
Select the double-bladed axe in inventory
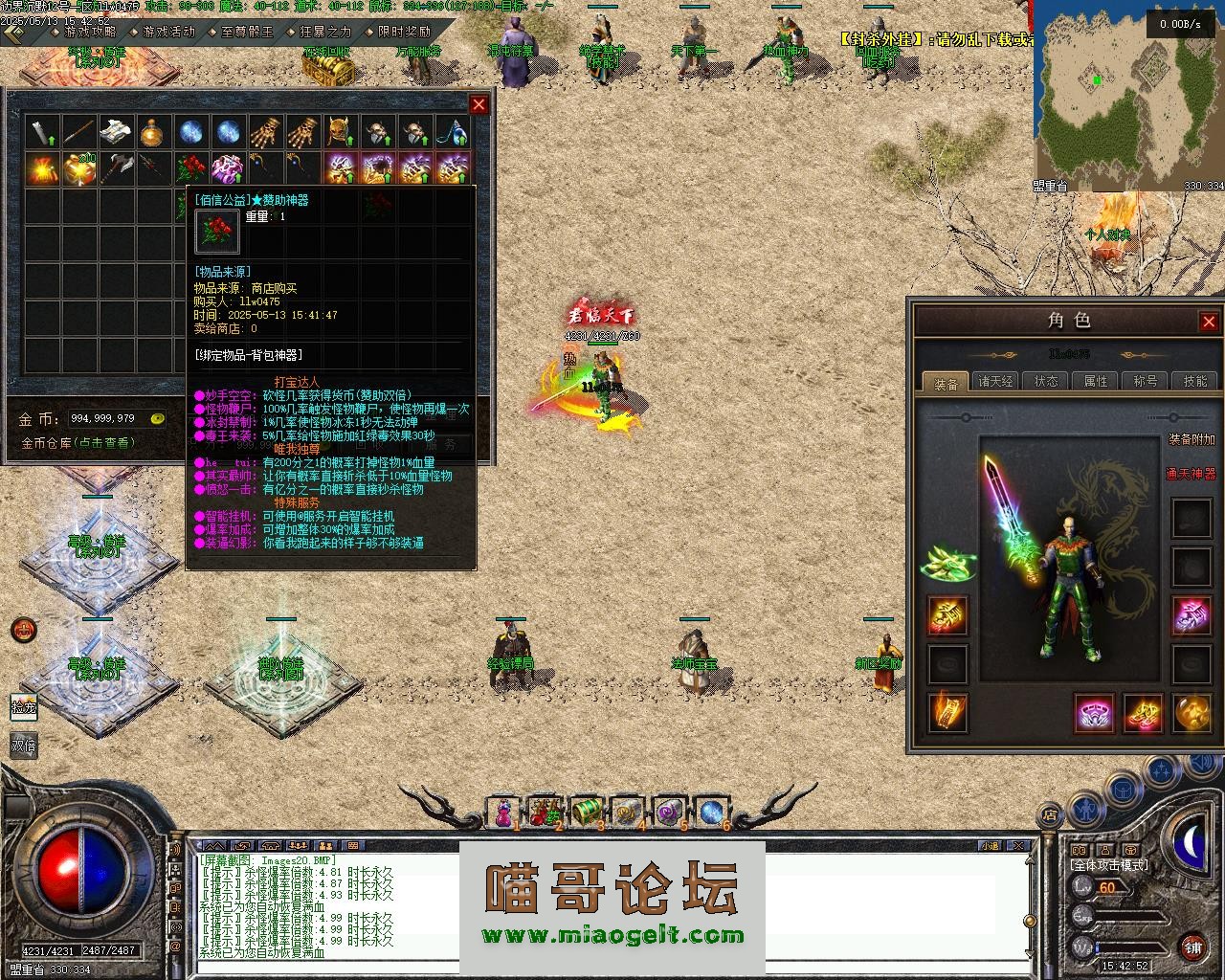[x=116, y=169]
